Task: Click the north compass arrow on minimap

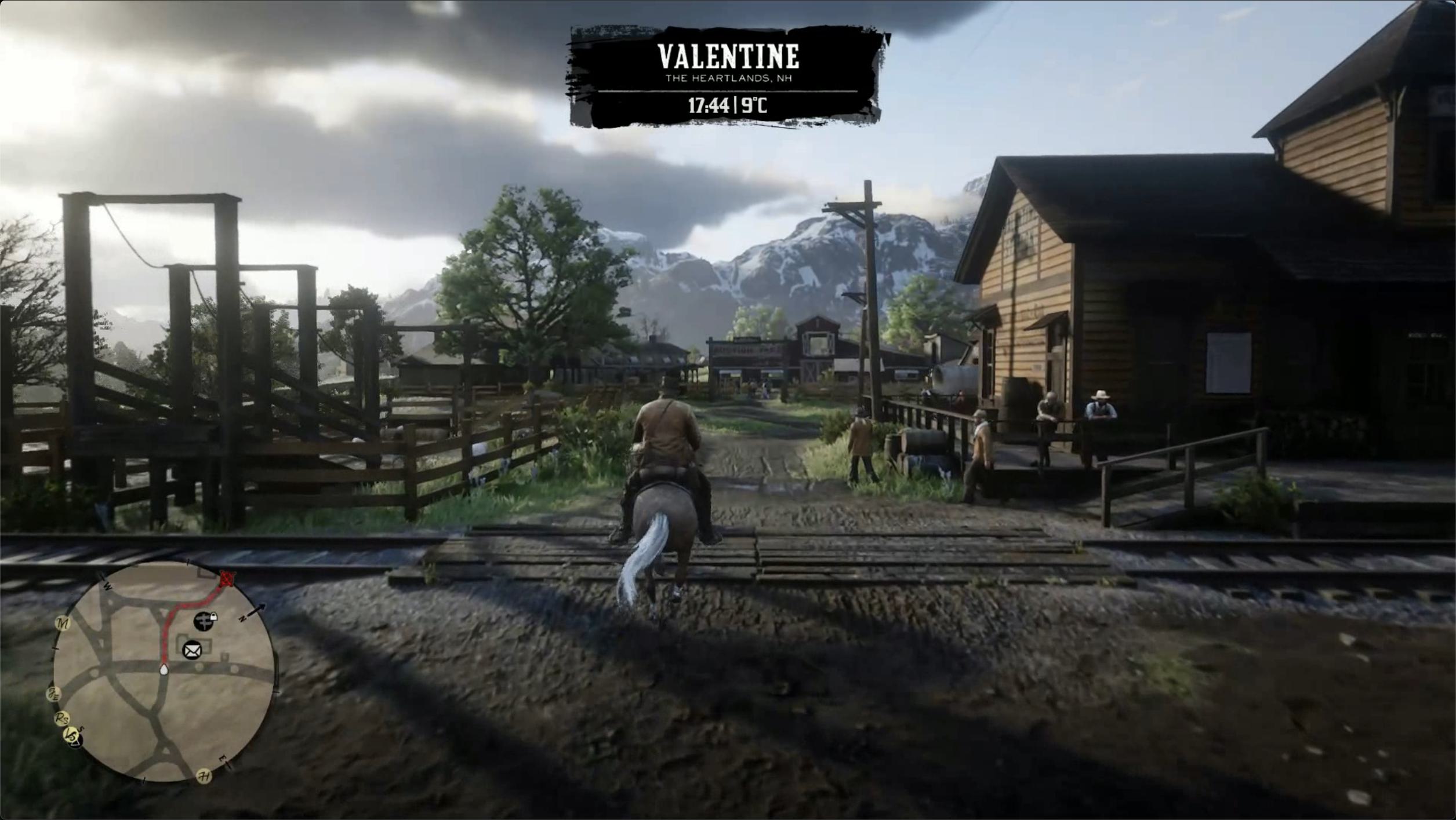Action: click(256, 609)
